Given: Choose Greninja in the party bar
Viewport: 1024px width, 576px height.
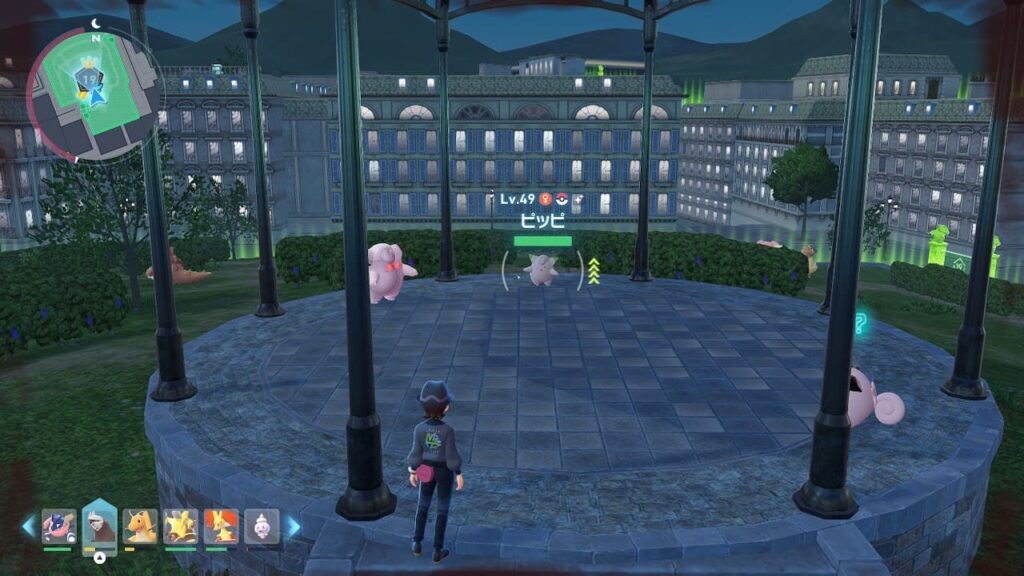Looking at the screenshot, I should click(58, 526).
